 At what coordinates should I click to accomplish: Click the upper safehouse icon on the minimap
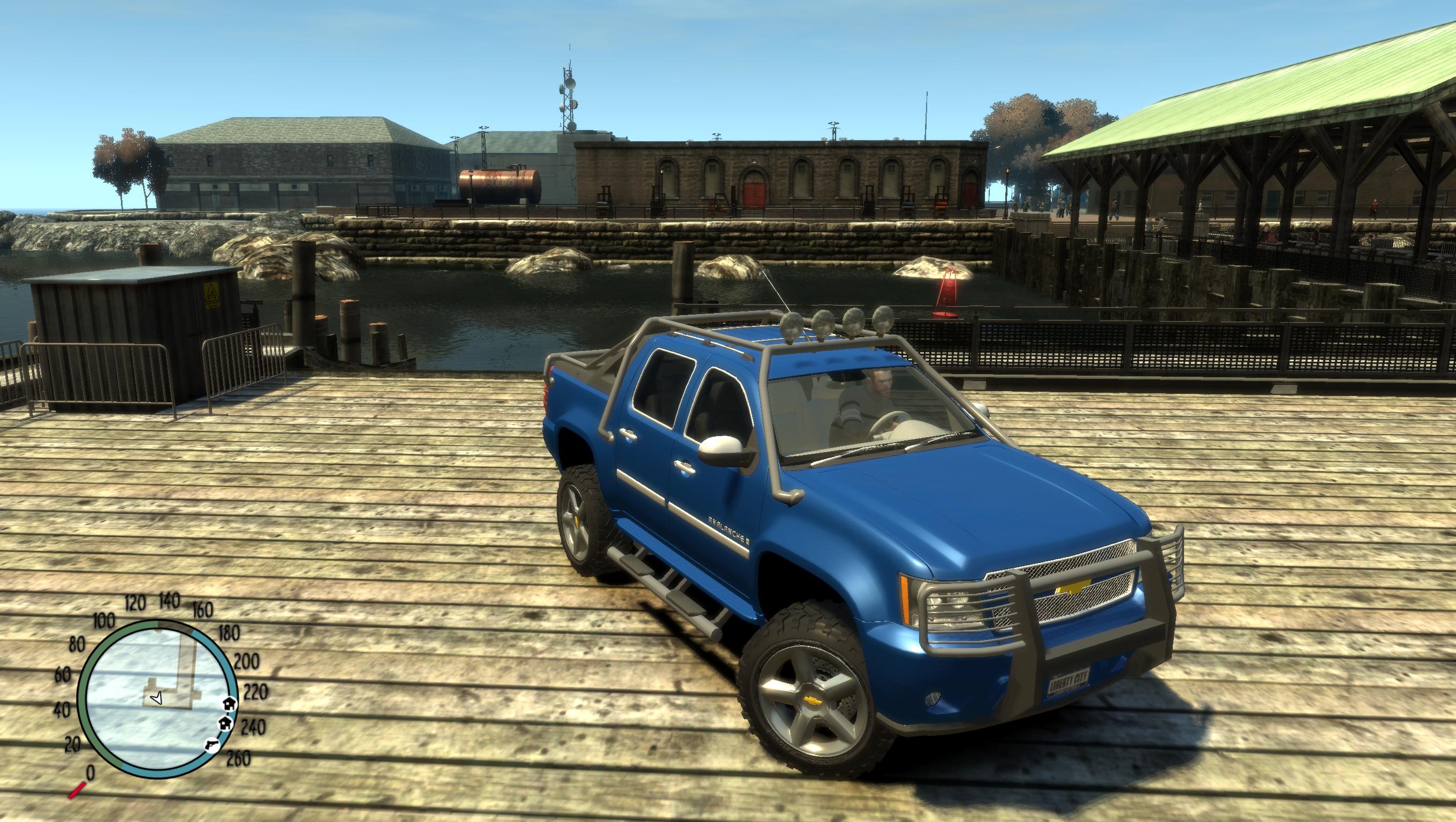point(229,705)
